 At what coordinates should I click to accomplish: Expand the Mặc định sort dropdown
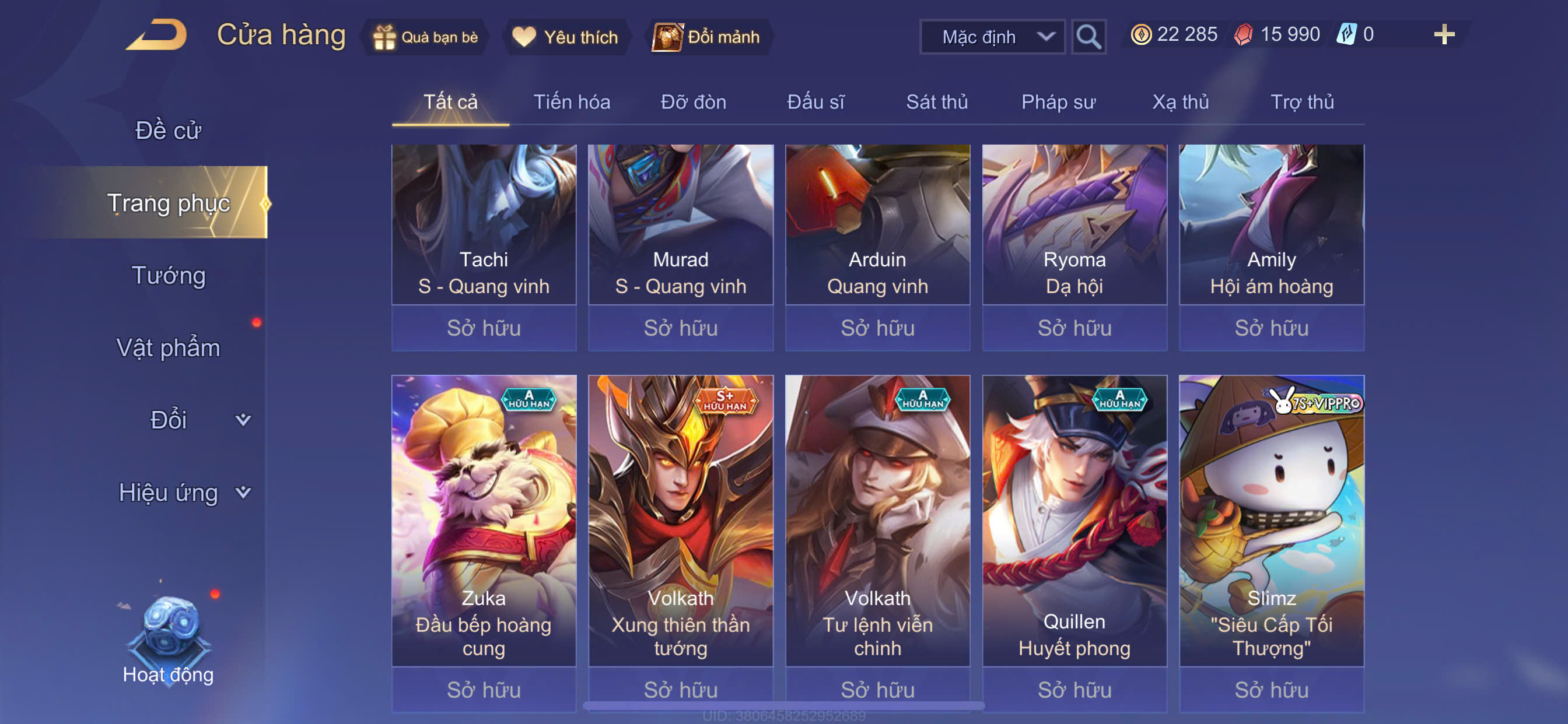(x=992, y=37)
